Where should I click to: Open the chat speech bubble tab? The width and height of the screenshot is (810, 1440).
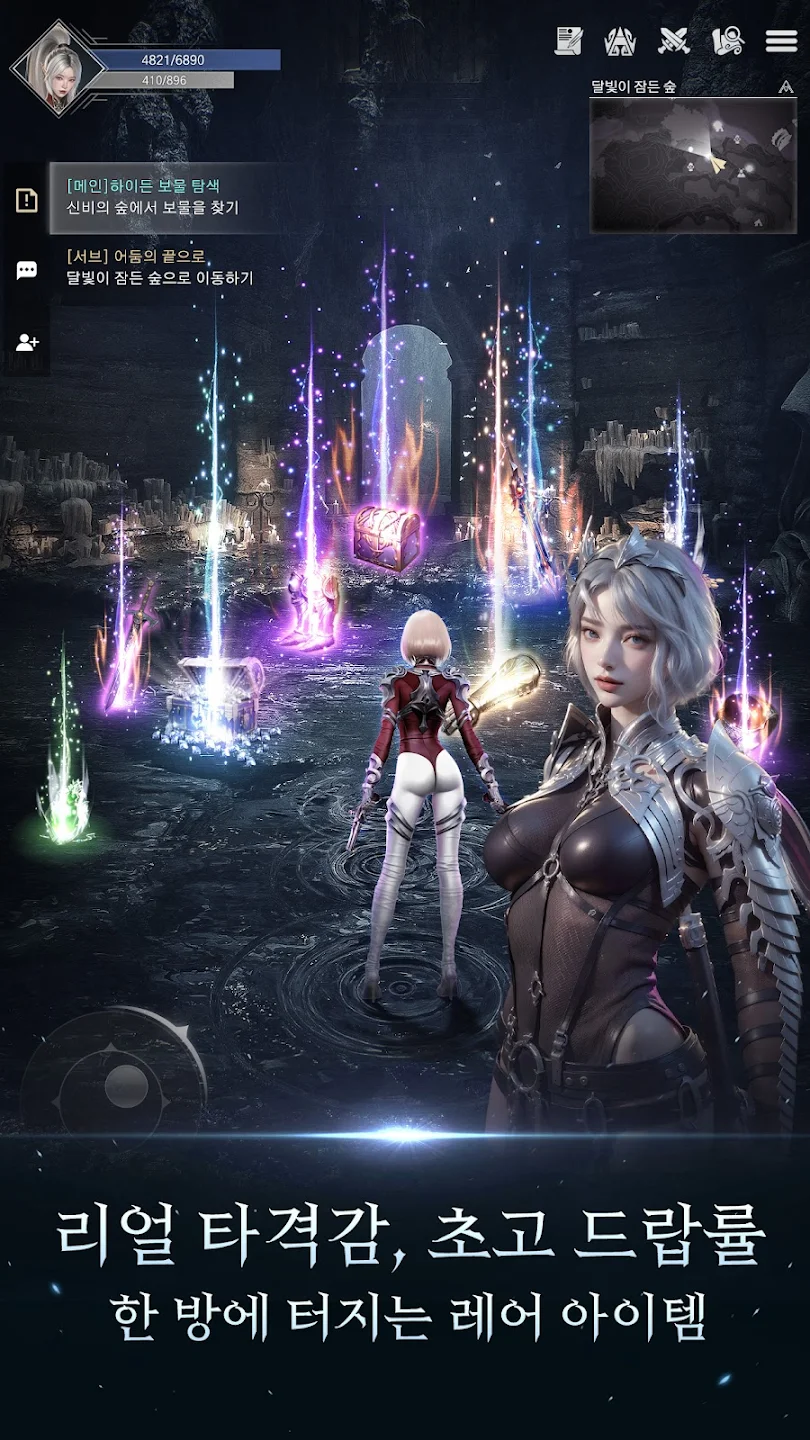click(x=27, y=270)
